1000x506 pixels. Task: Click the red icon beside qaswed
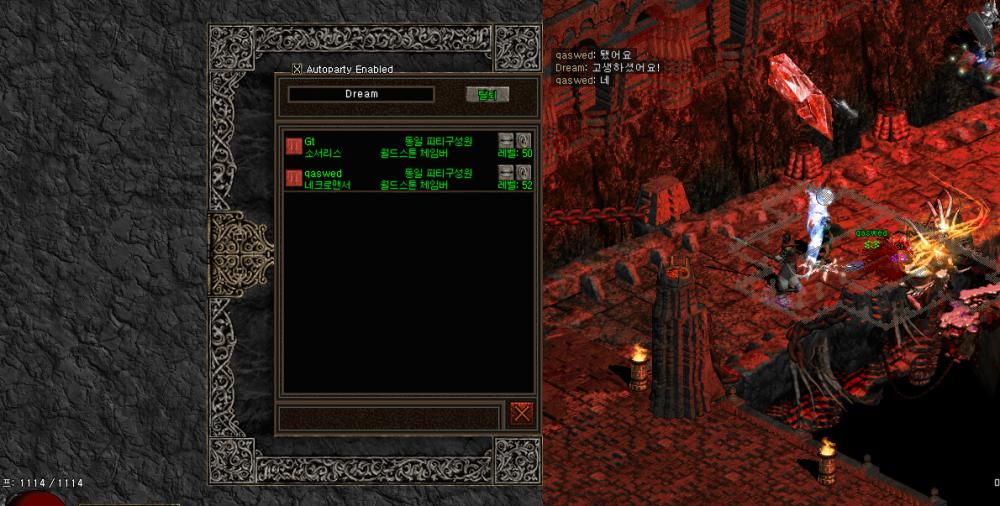click(x=293, y=178)
